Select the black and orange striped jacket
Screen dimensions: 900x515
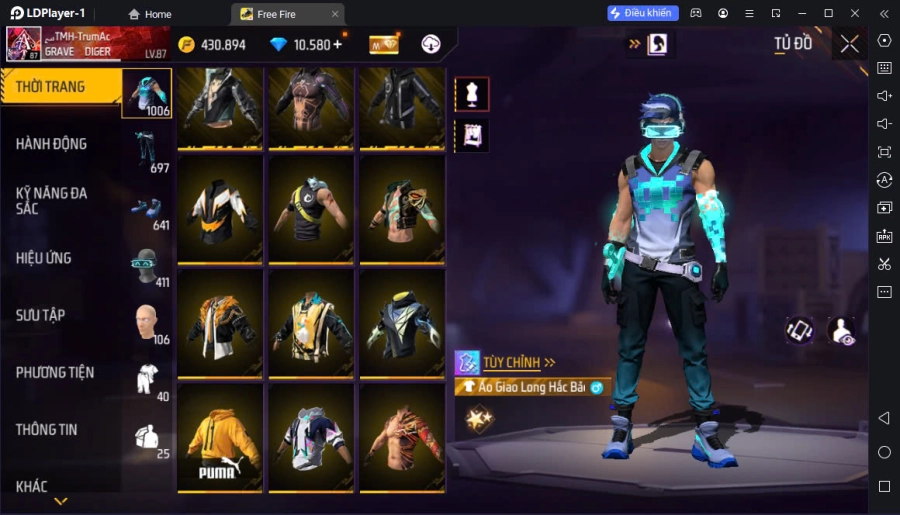pos(219,209)
